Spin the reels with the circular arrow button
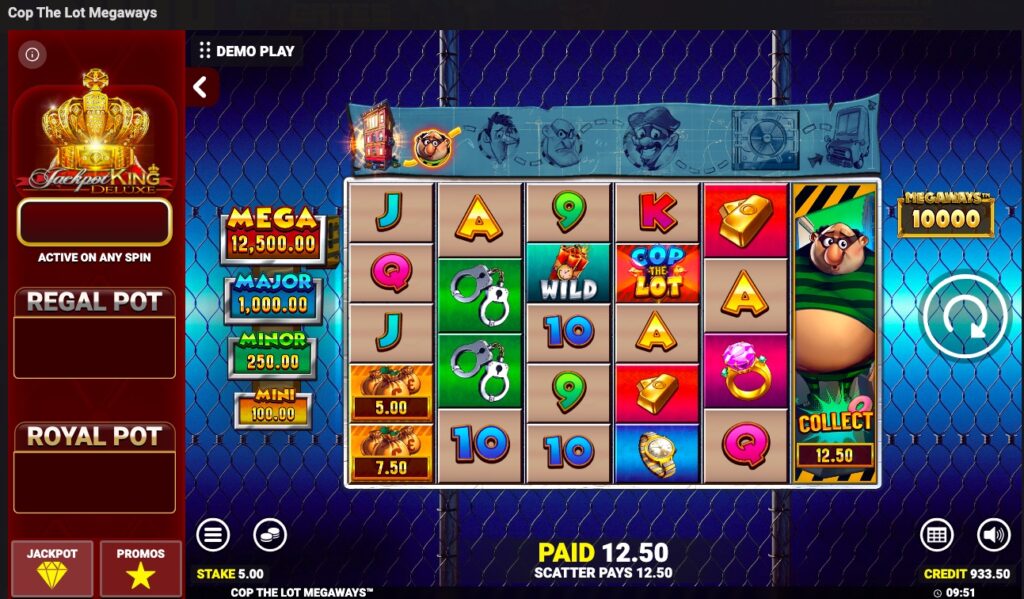The image size is (1024, 599). tap(964, 316)
